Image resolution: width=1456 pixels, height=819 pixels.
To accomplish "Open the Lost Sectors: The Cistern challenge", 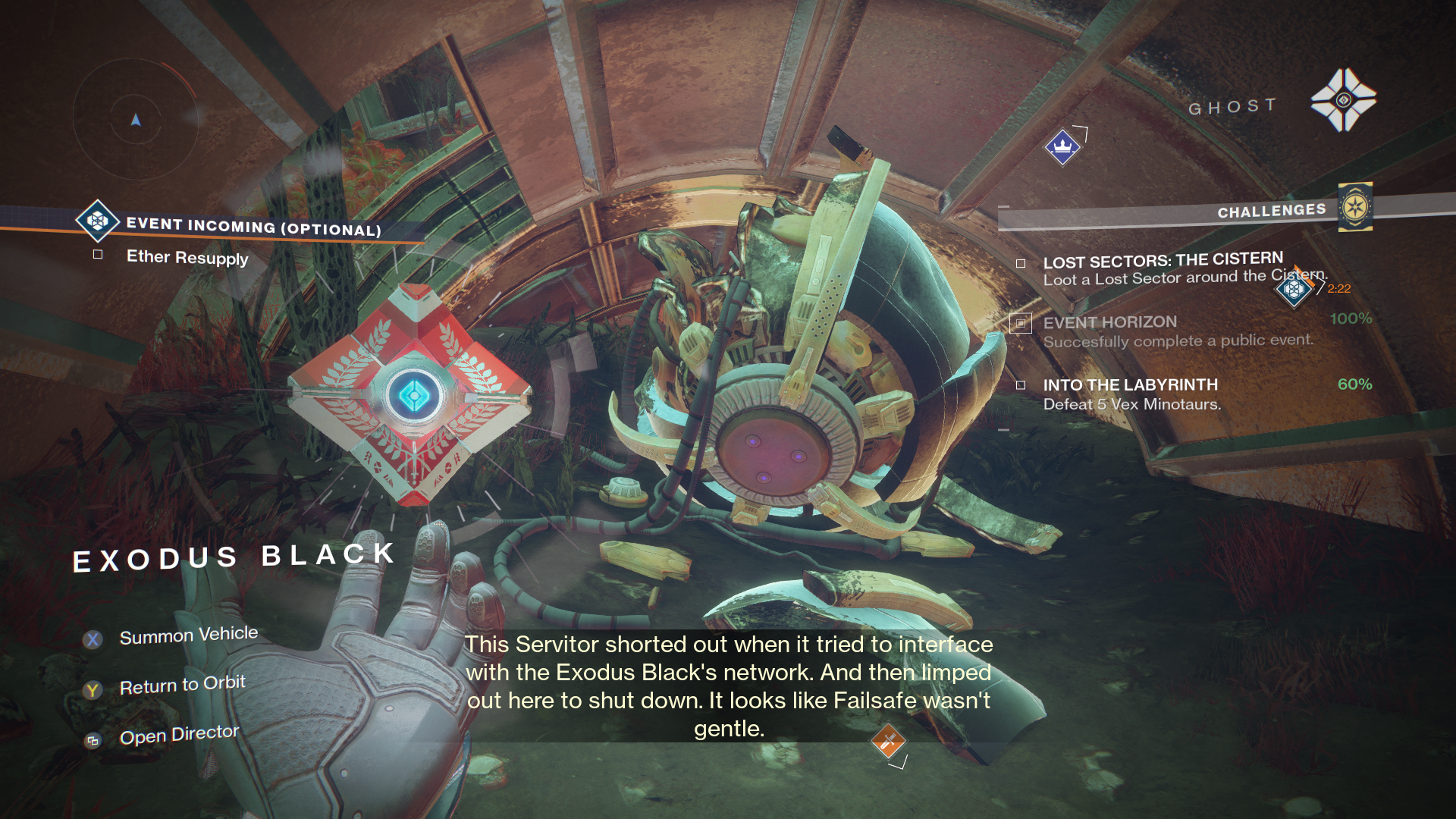I will tap(1163, 262).
